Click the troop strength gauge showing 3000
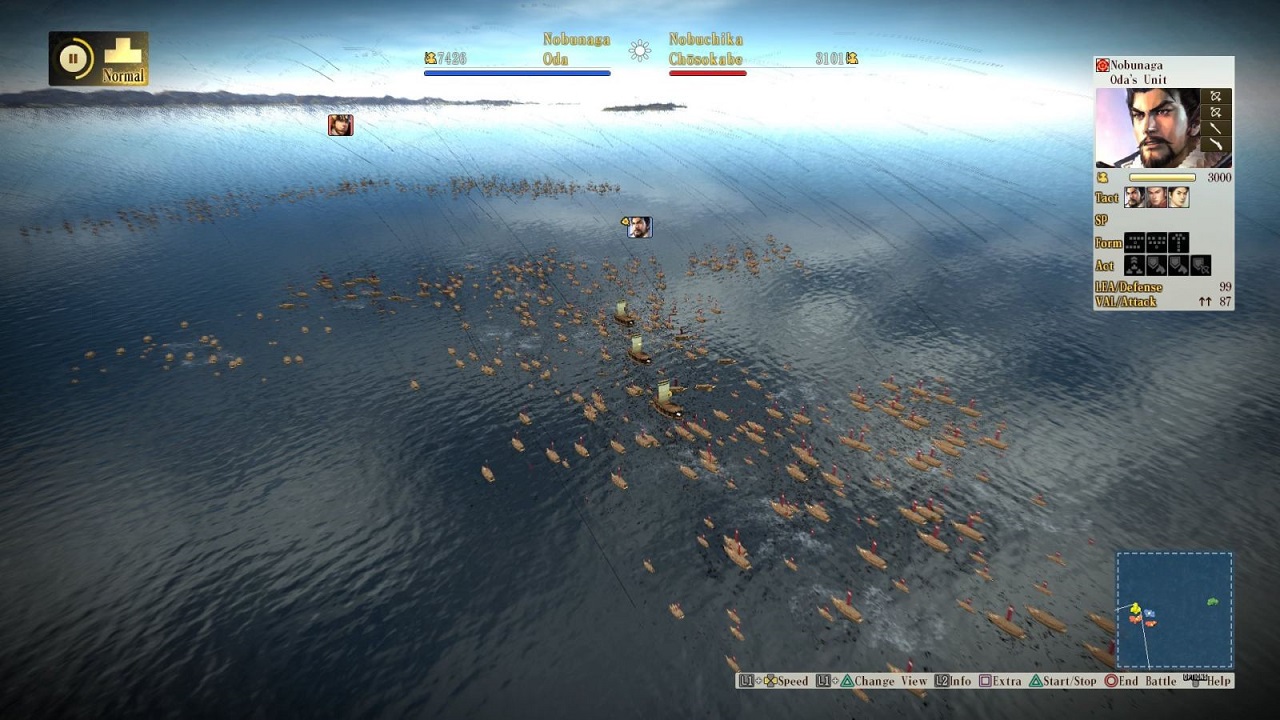This screenshot has width=1280, height=720. [1161, 177]
